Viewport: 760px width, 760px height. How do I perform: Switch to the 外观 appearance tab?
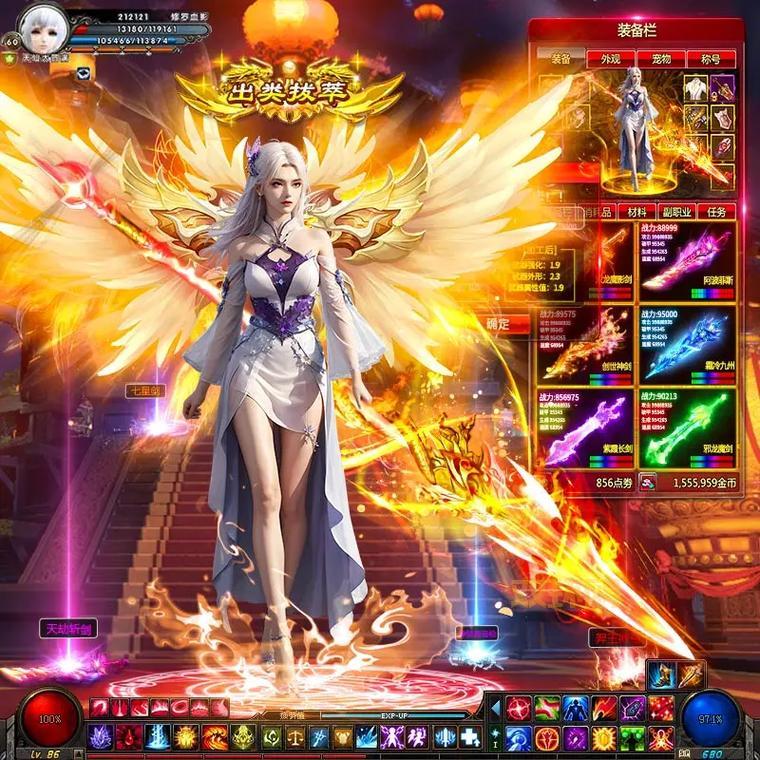[x=610, y=59]
